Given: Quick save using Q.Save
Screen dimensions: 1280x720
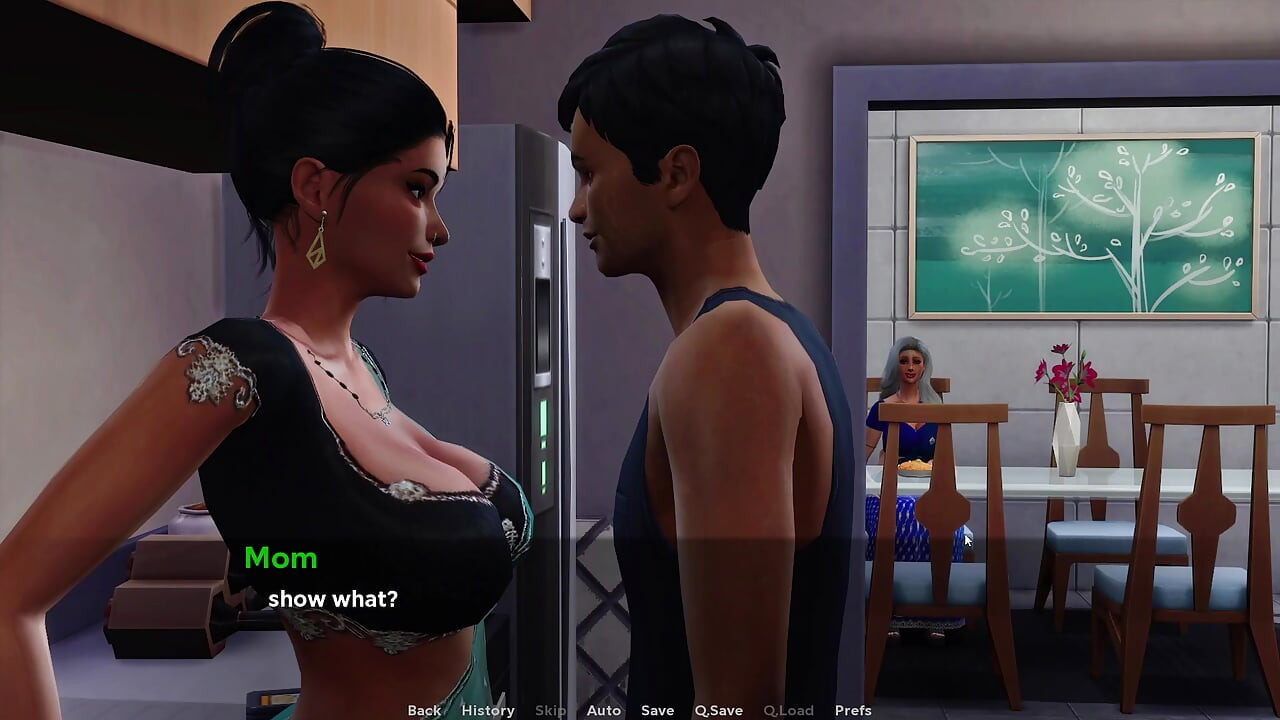Looking at the screenshot, I should click(718, 710).
